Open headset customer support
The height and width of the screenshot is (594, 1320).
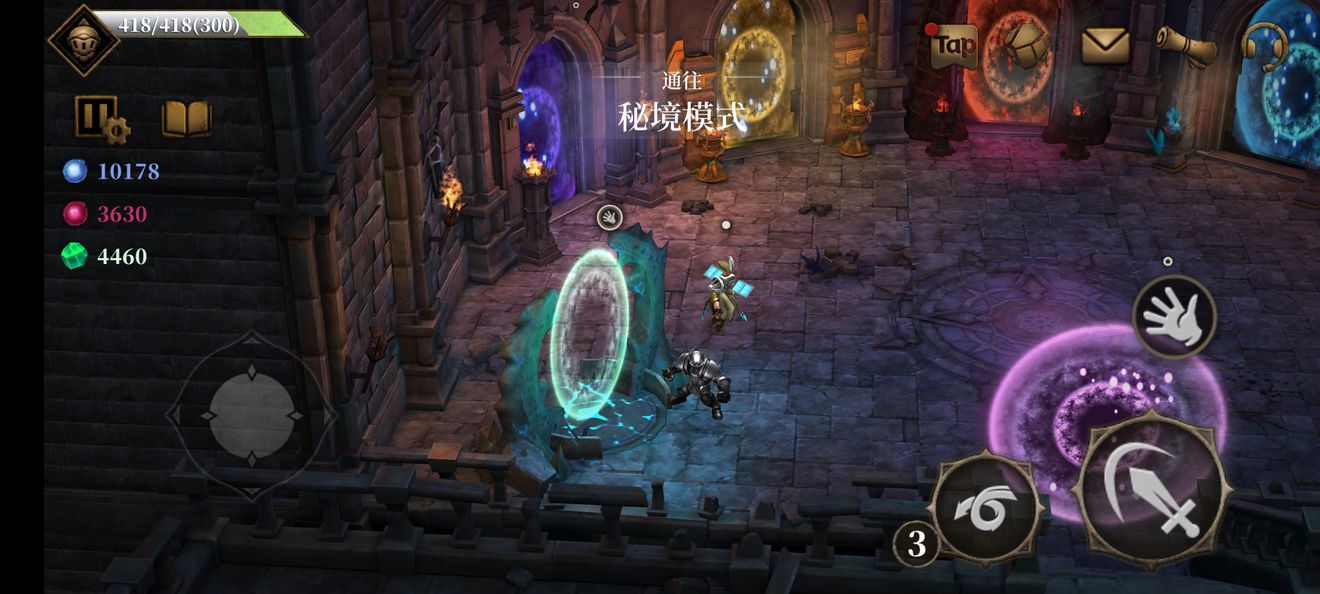pos(1263,45)
